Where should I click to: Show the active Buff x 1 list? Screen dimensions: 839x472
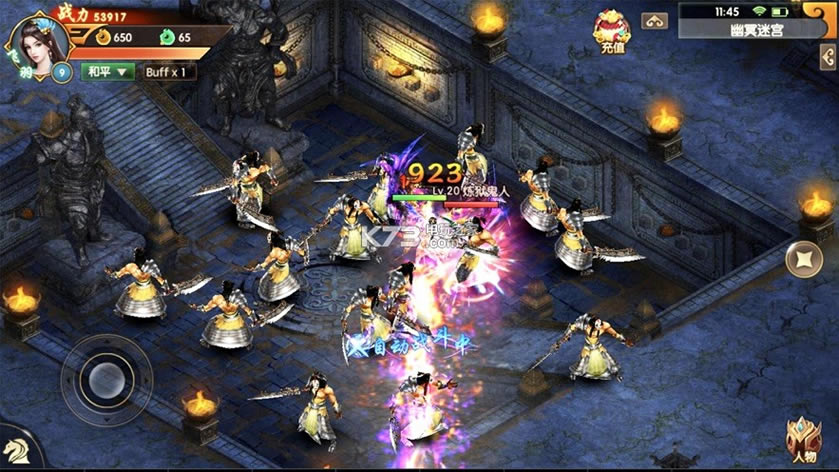[x=170, y=72]
